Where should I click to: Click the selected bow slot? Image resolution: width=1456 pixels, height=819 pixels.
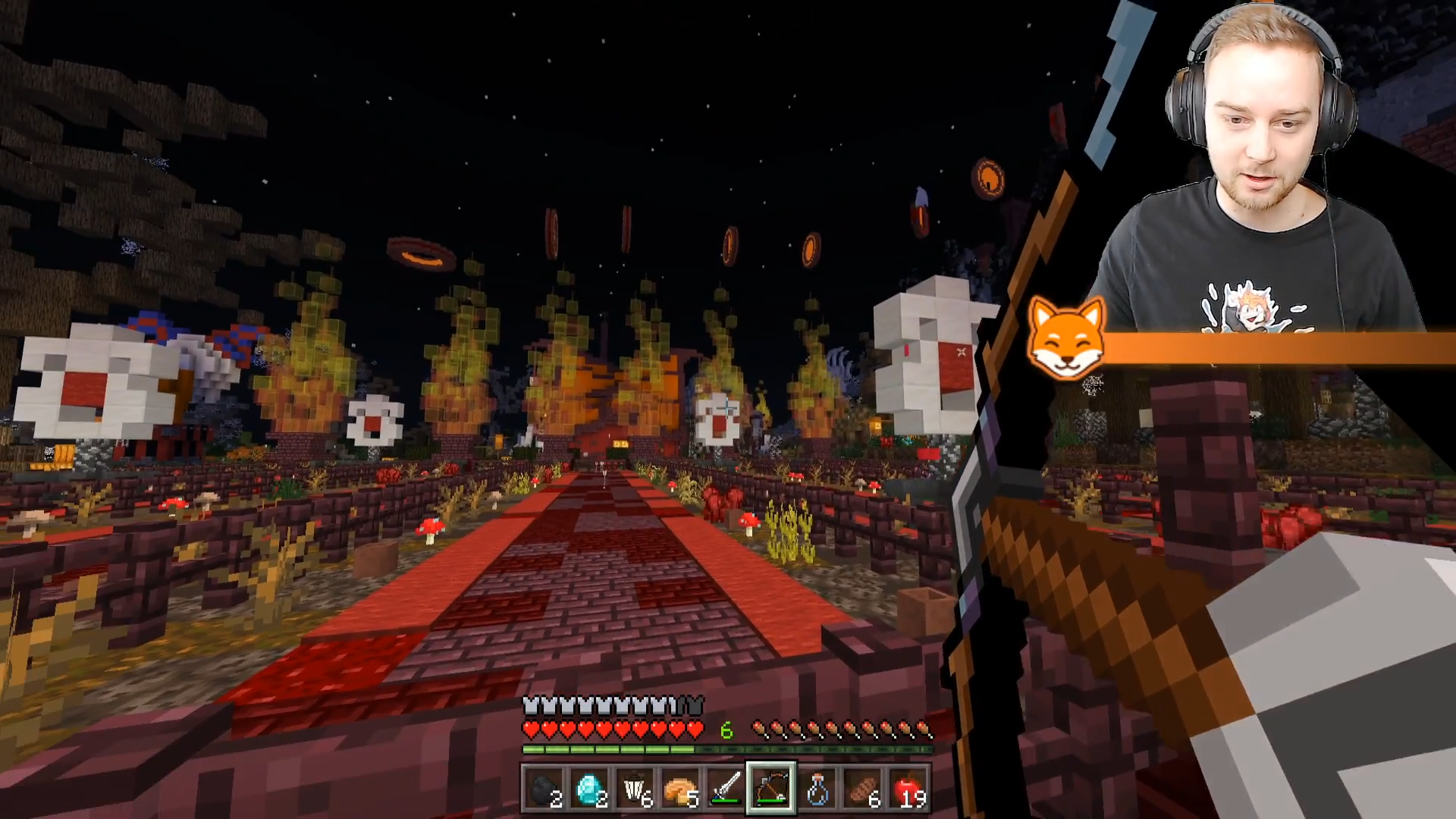(771, 789)
